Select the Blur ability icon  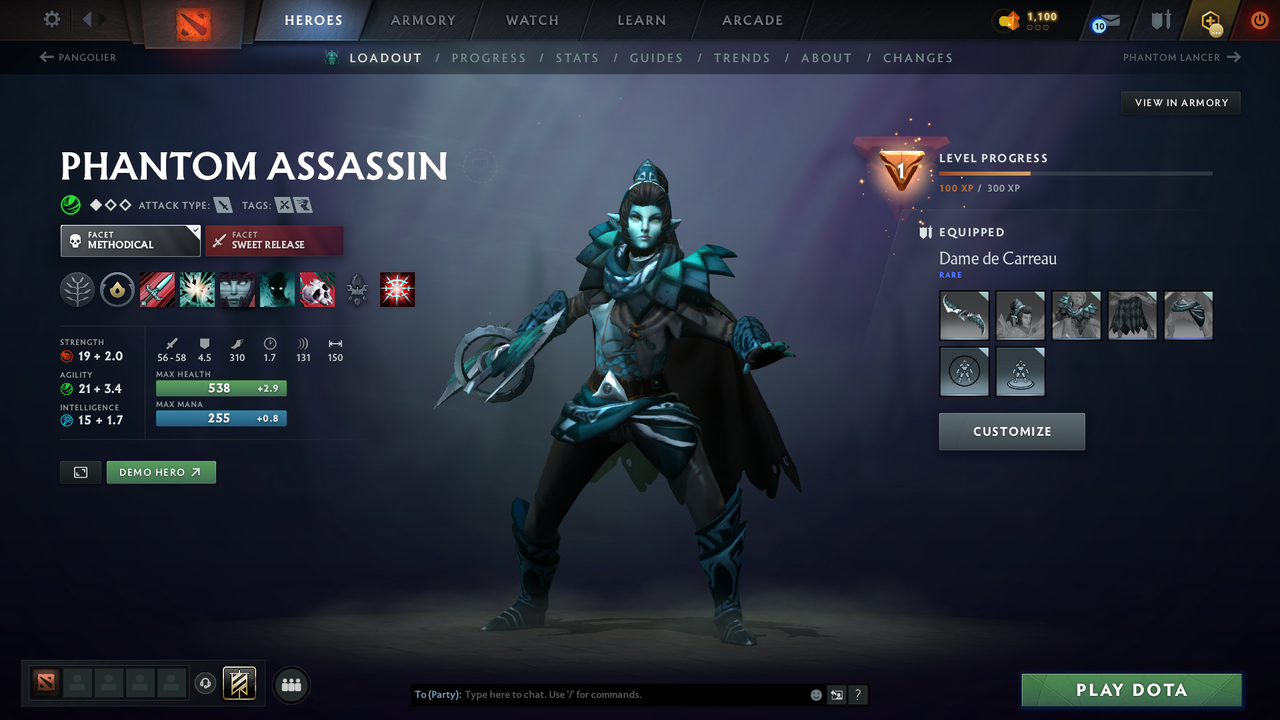pos(277,290)
